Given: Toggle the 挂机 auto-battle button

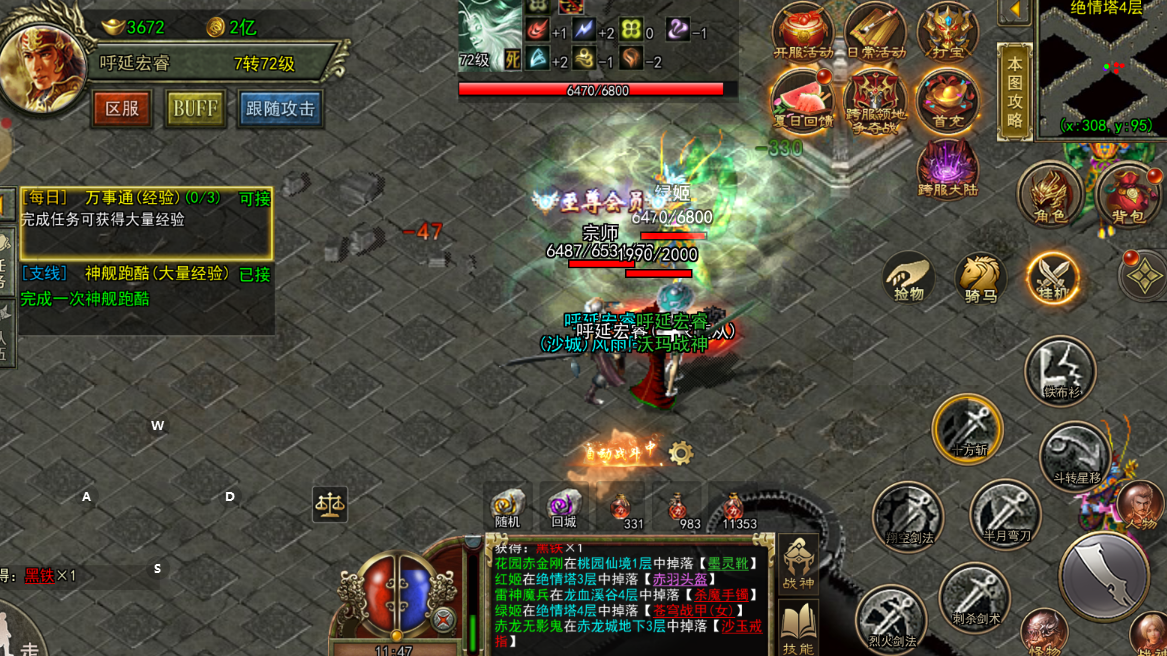Looking at the screenshot, I should [x=1053, y=277].
